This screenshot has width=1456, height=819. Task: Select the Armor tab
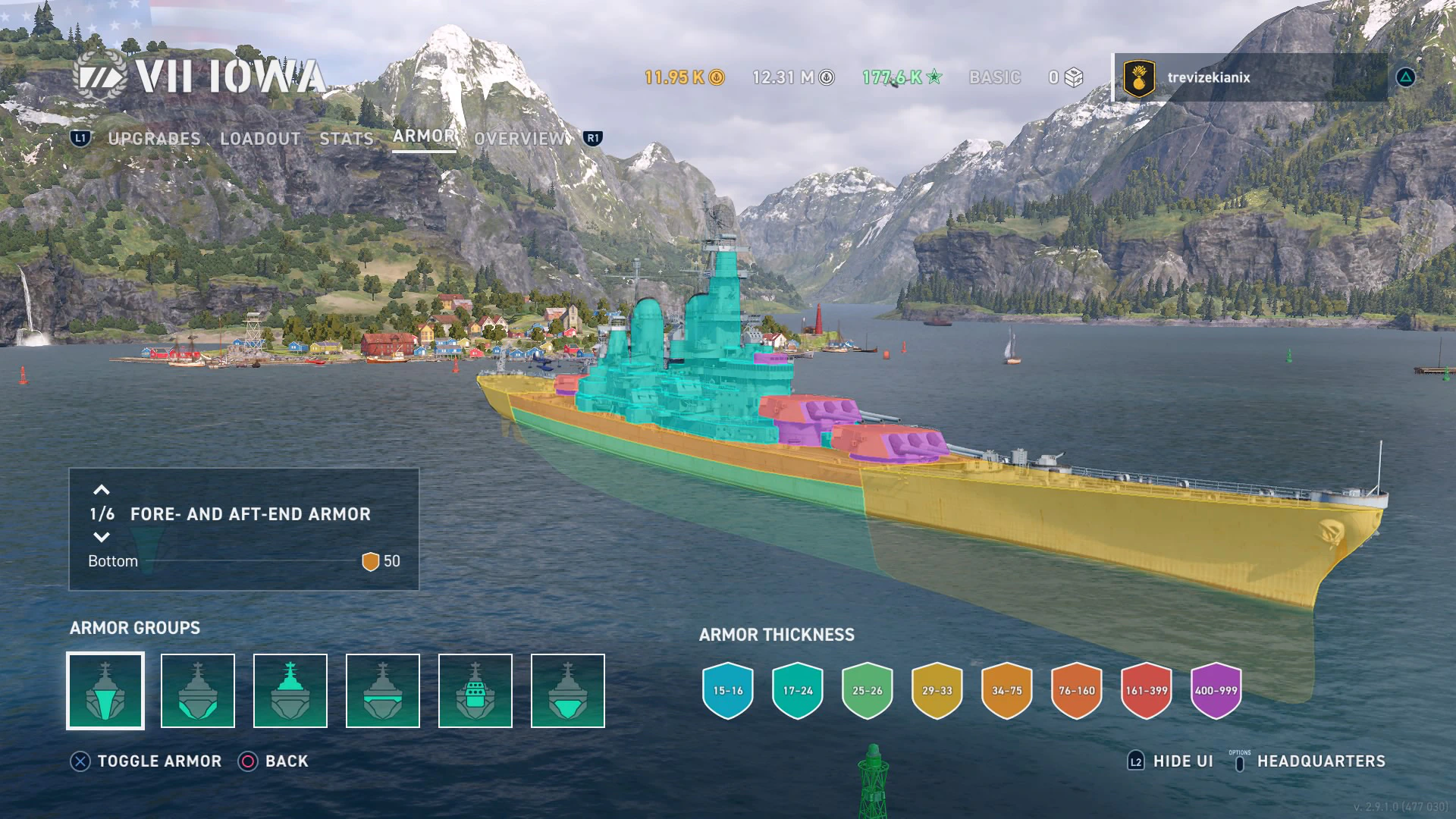pos(424,136)
